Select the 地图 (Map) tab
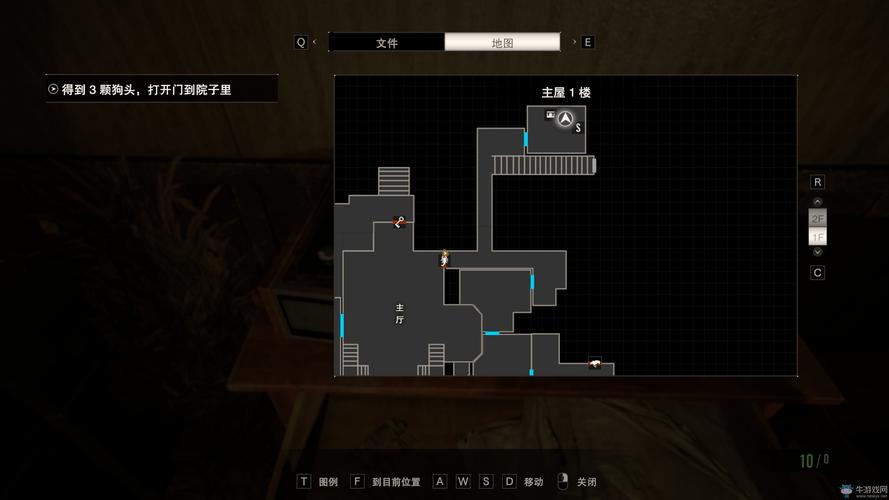The width and height of the screenshot is (889, 500). tap(502, 42)
